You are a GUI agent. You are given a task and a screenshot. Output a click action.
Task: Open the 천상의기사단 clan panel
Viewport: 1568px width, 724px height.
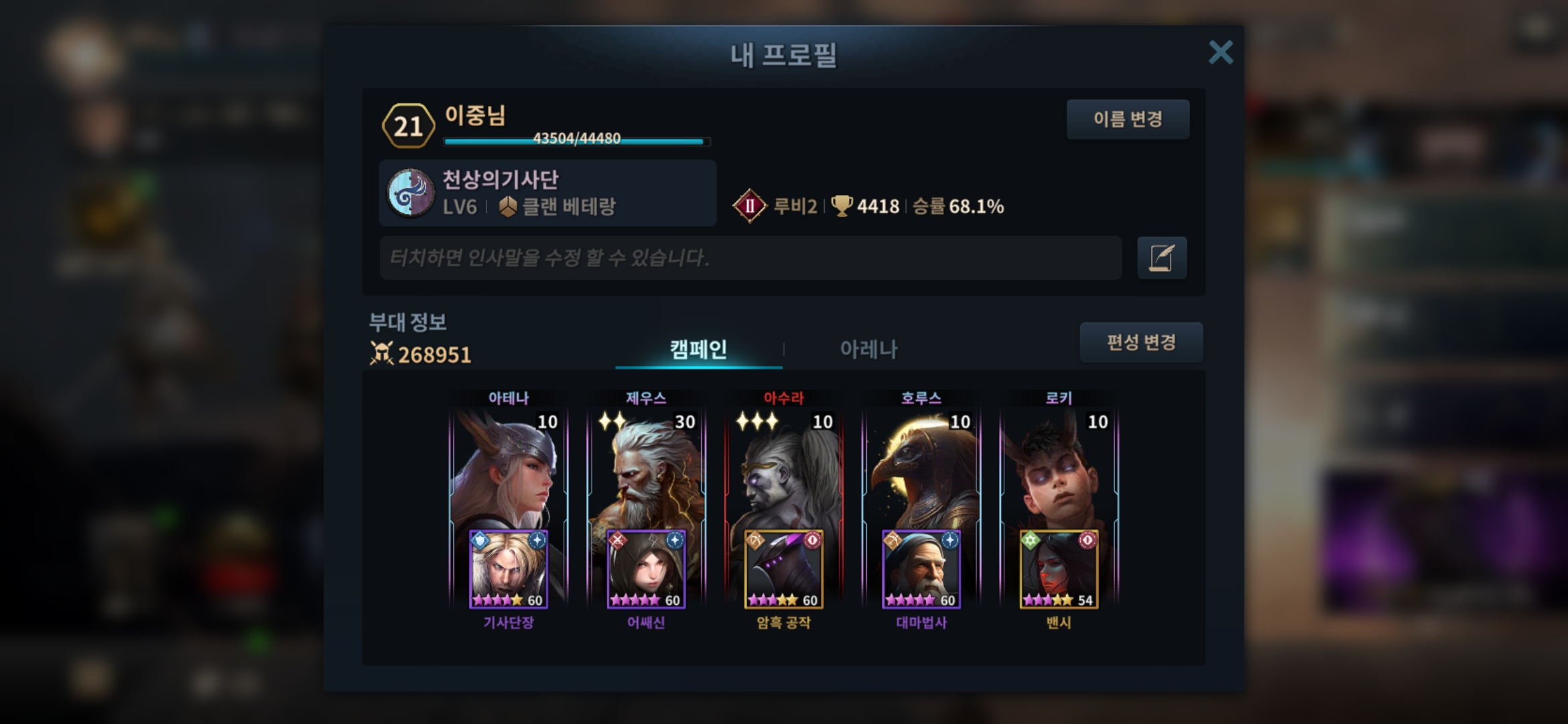coord(547,193)
